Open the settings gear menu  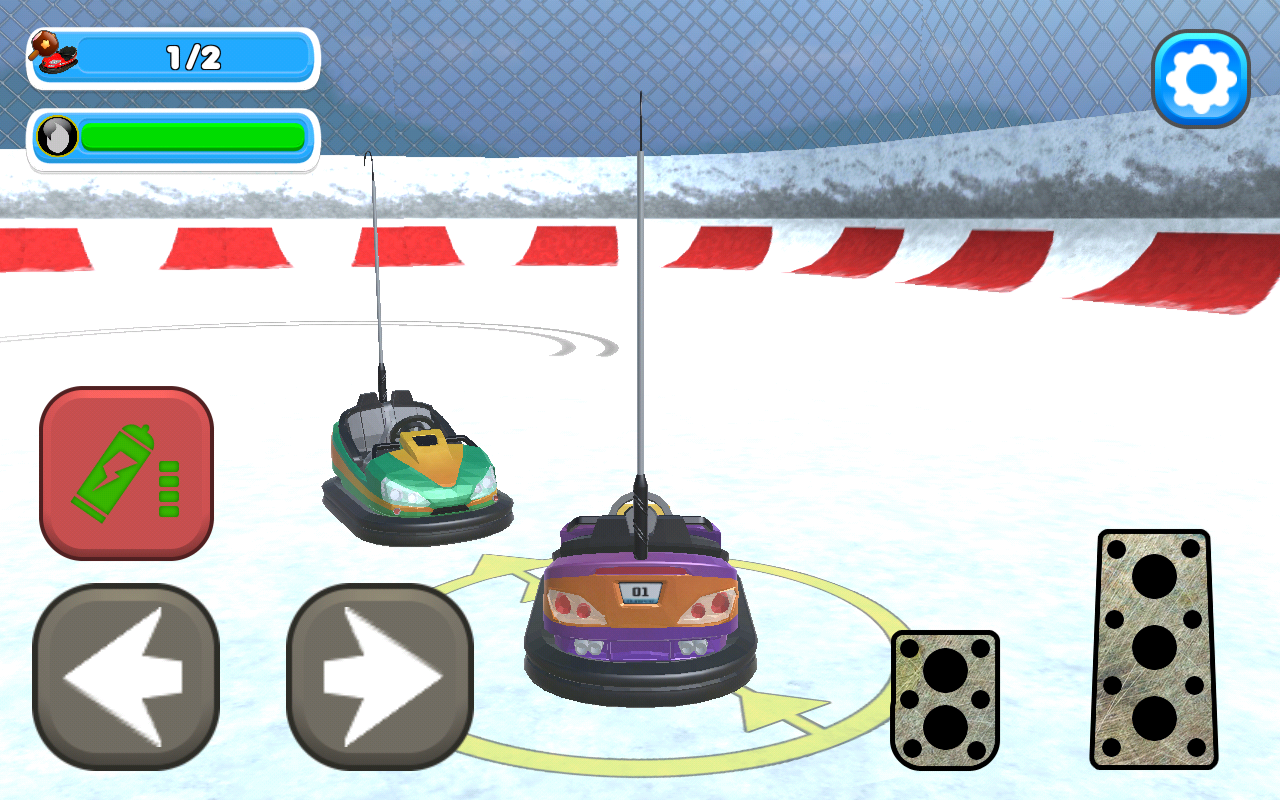1202,76
